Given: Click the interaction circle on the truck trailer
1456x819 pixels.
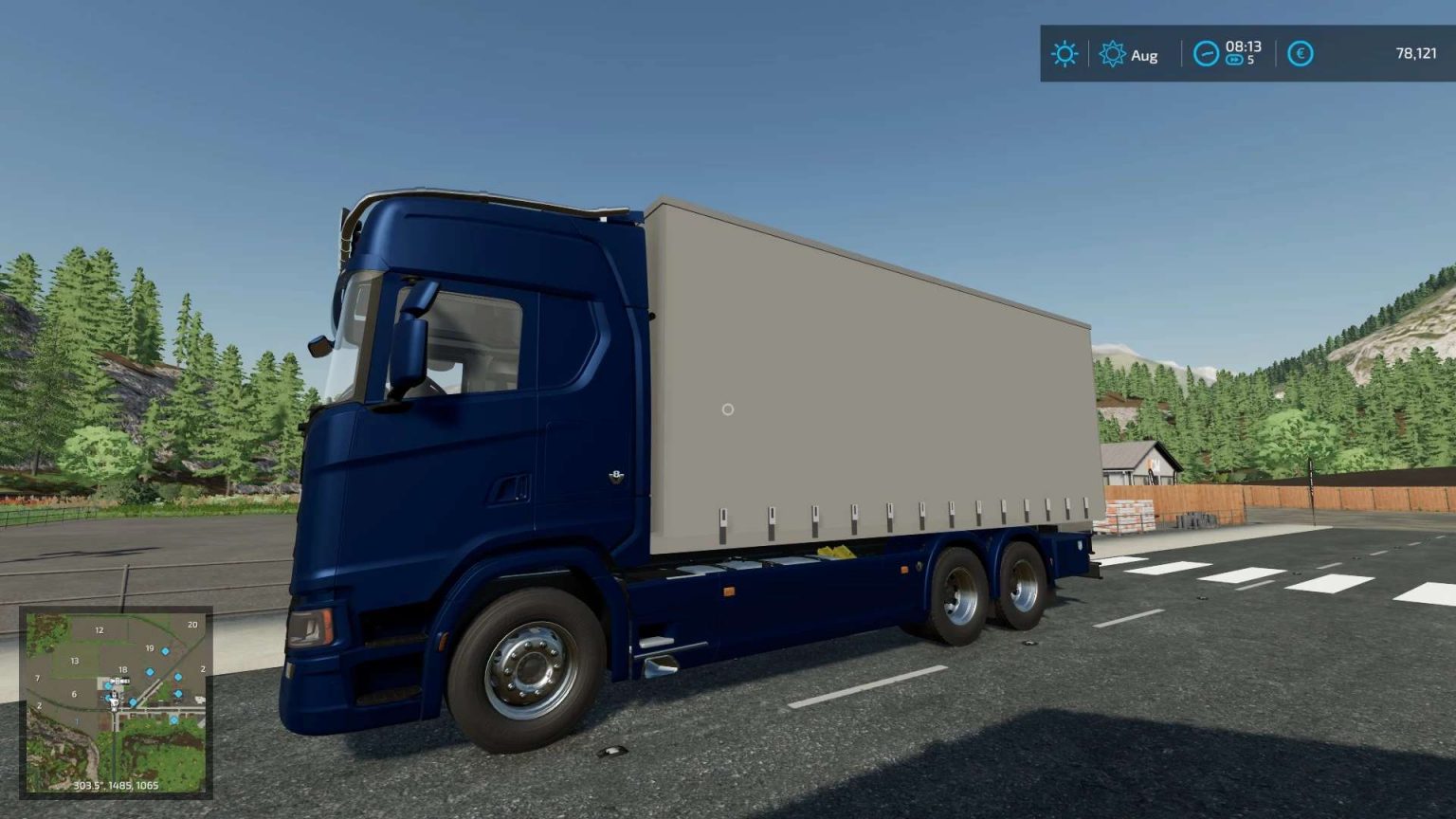Looking at the screenshot, I should (x=727, y=409).
